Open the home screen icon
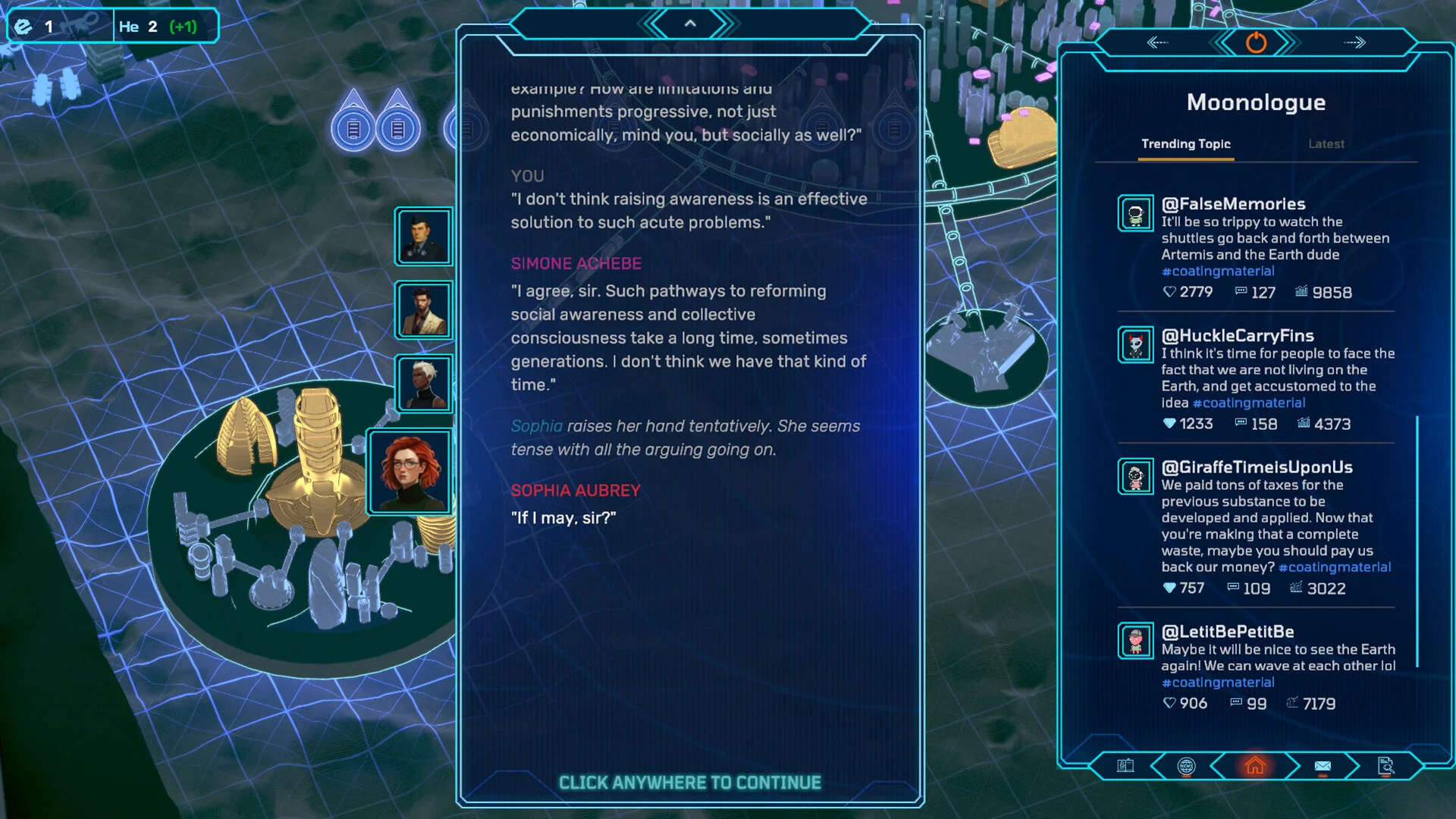The height and width of the screenshot is (819, 1456). [1255, 766]
